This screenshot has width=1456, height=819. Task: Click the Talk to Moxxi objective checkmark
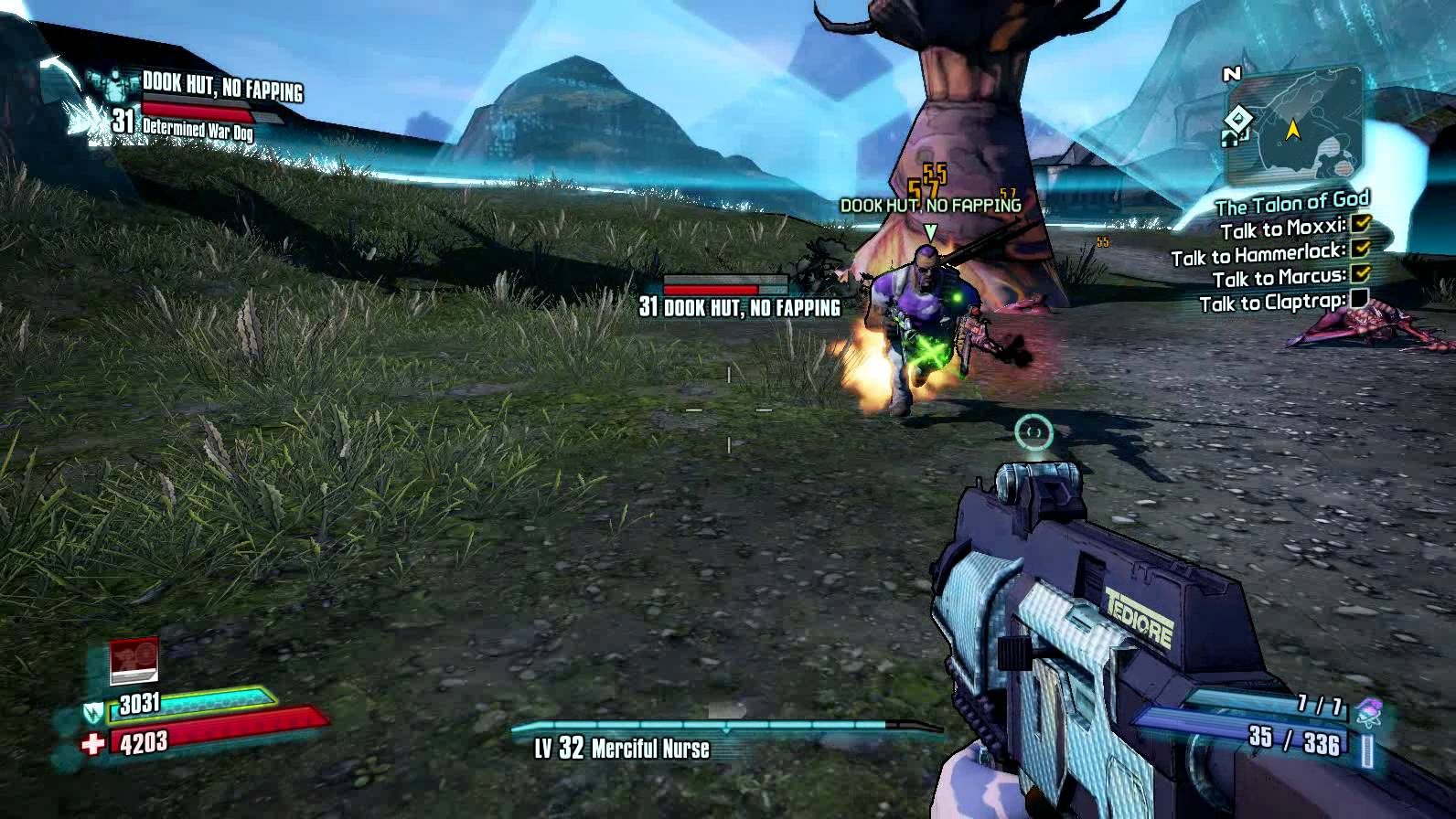tap(1361, 223)
